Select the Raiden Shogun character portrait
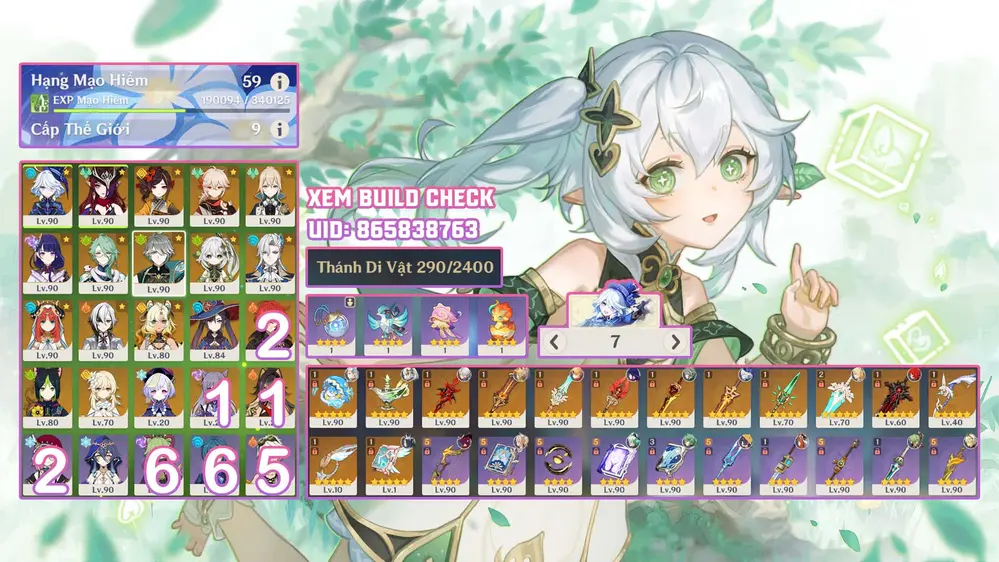The height and width of the screenshot is (562, 999). 49,261
